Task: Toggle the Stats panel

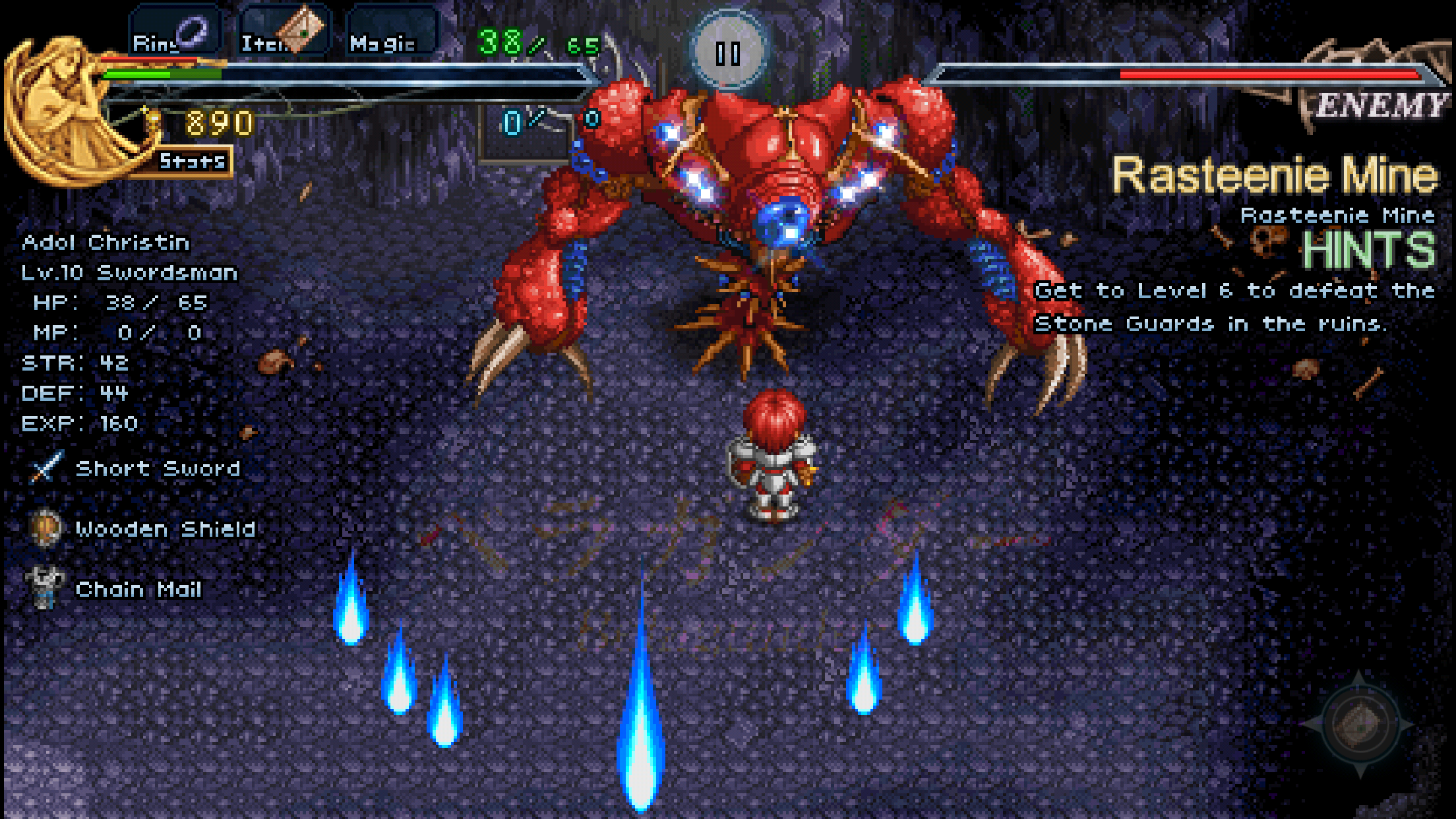Action: coord(191,162)
